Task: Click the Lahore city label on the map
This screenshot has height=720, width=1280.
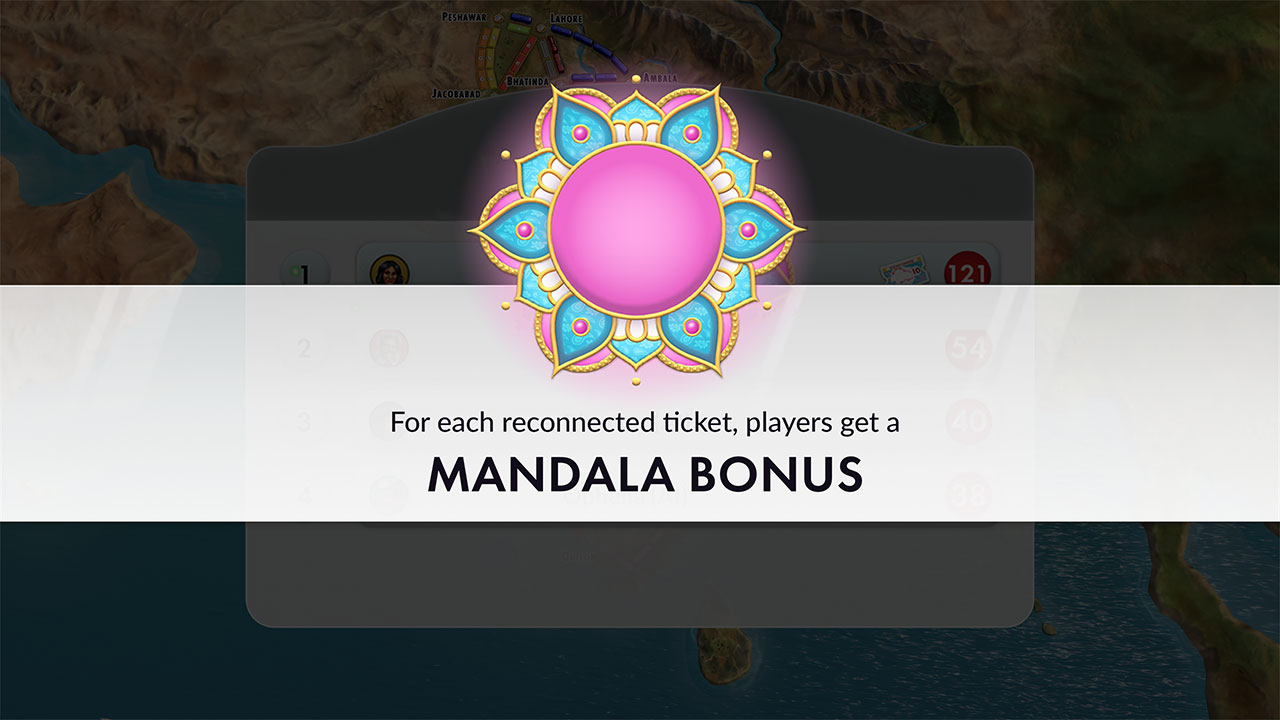Action: click(x=567, y=19)
